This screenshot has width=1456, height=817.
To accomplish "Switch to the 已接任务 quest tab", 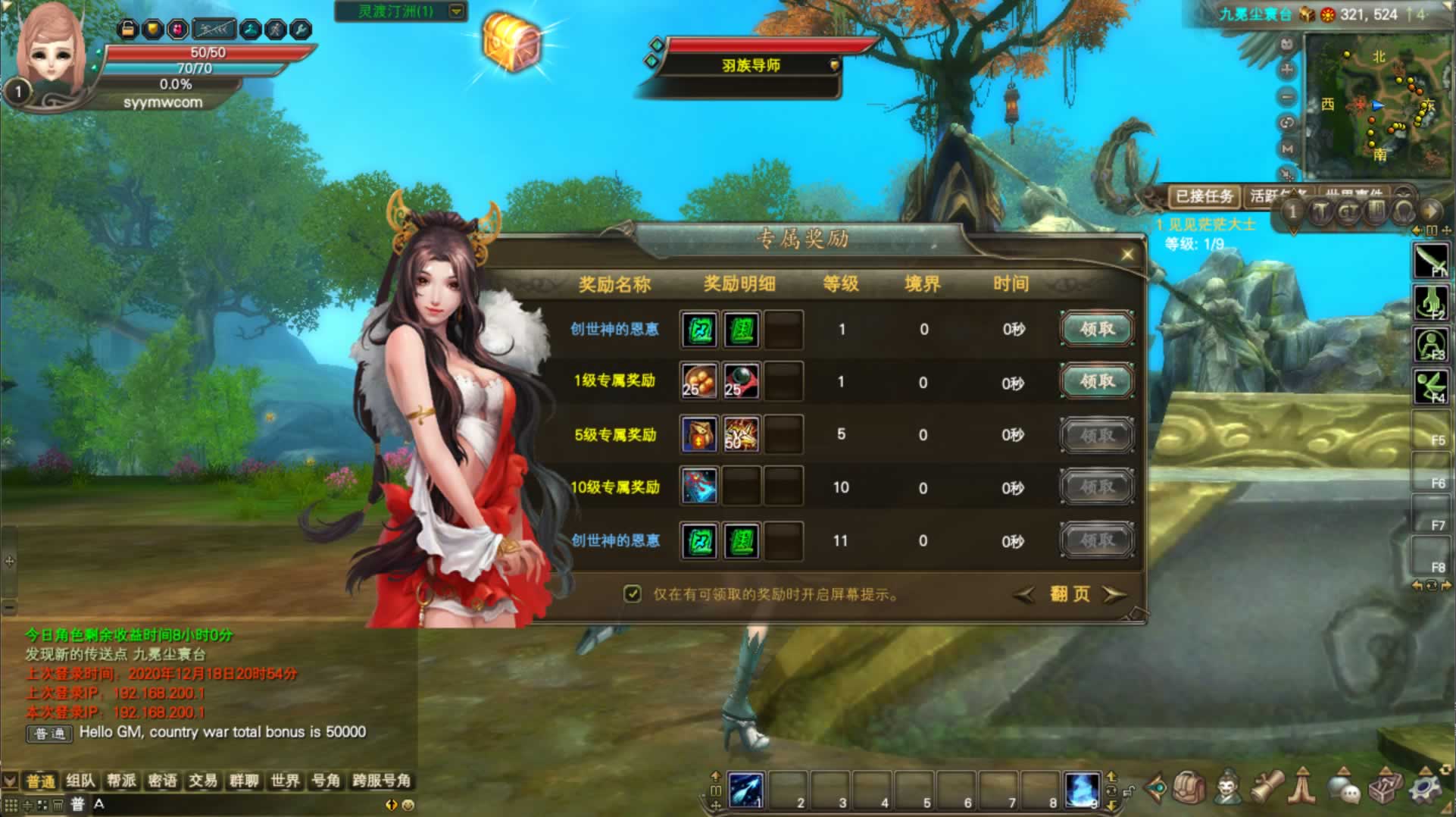I will [x=1203, y=196].
